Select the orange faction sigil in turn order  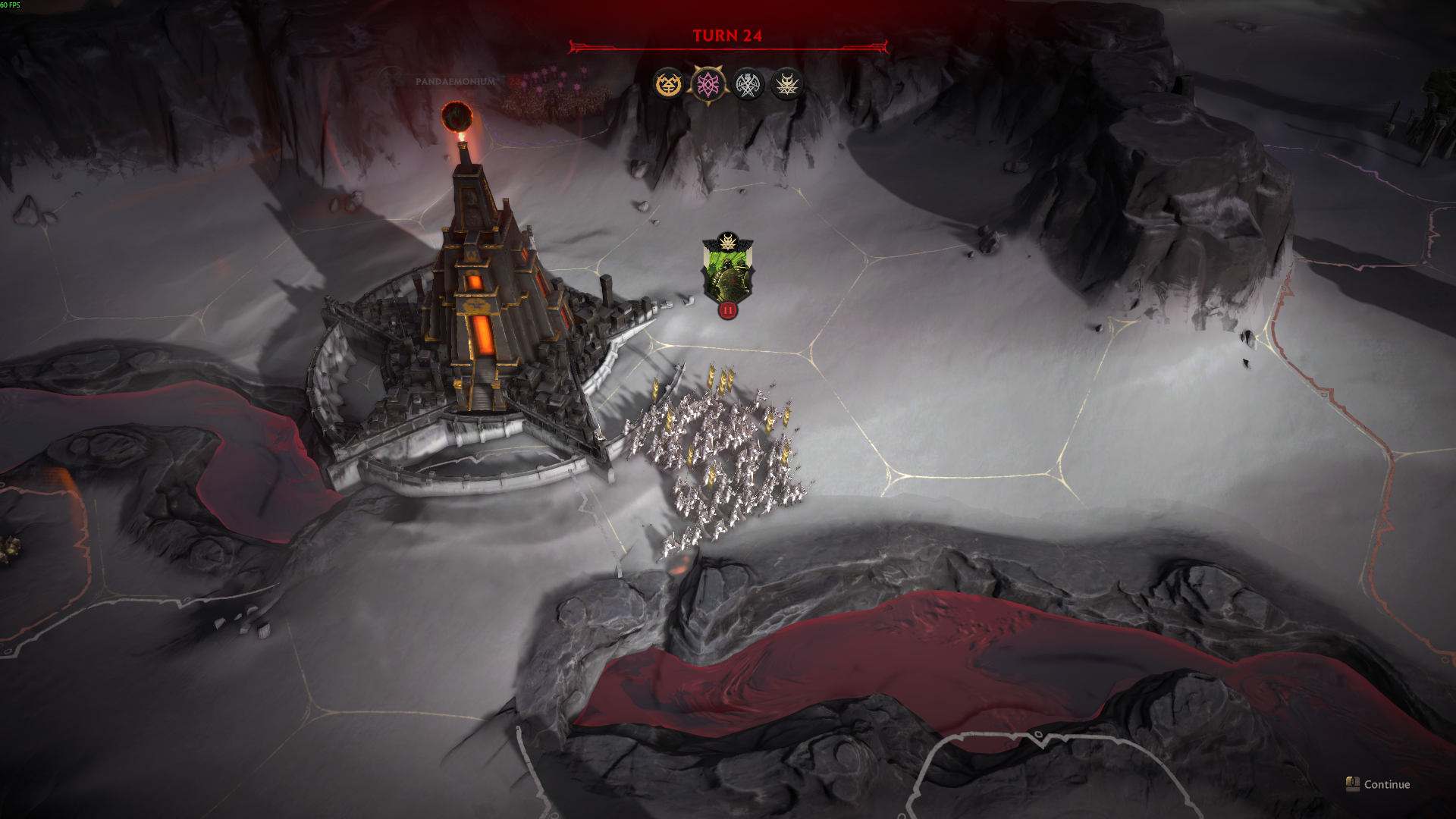click(x=669, y=84)
